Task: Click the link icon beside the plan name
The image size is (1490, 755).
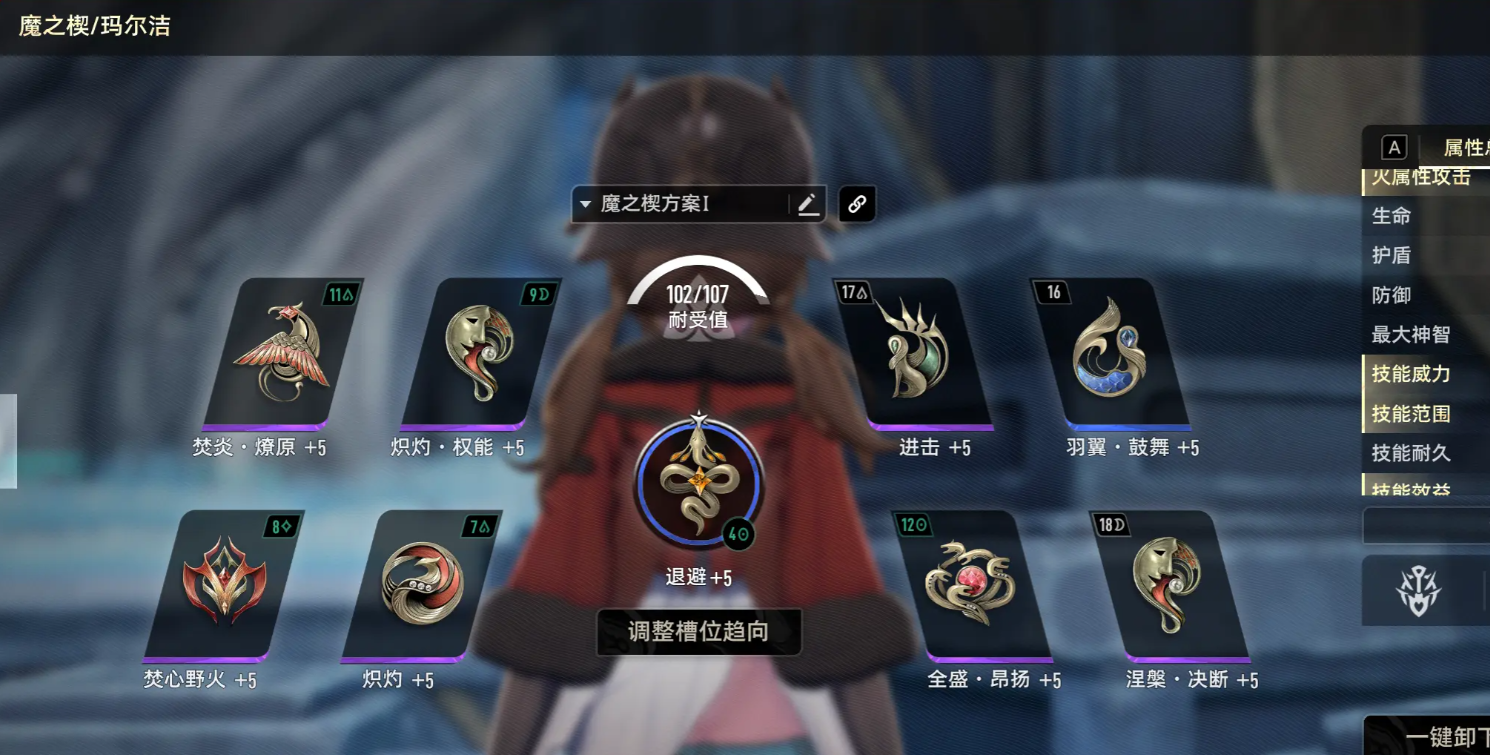Action: click(857, 202)
